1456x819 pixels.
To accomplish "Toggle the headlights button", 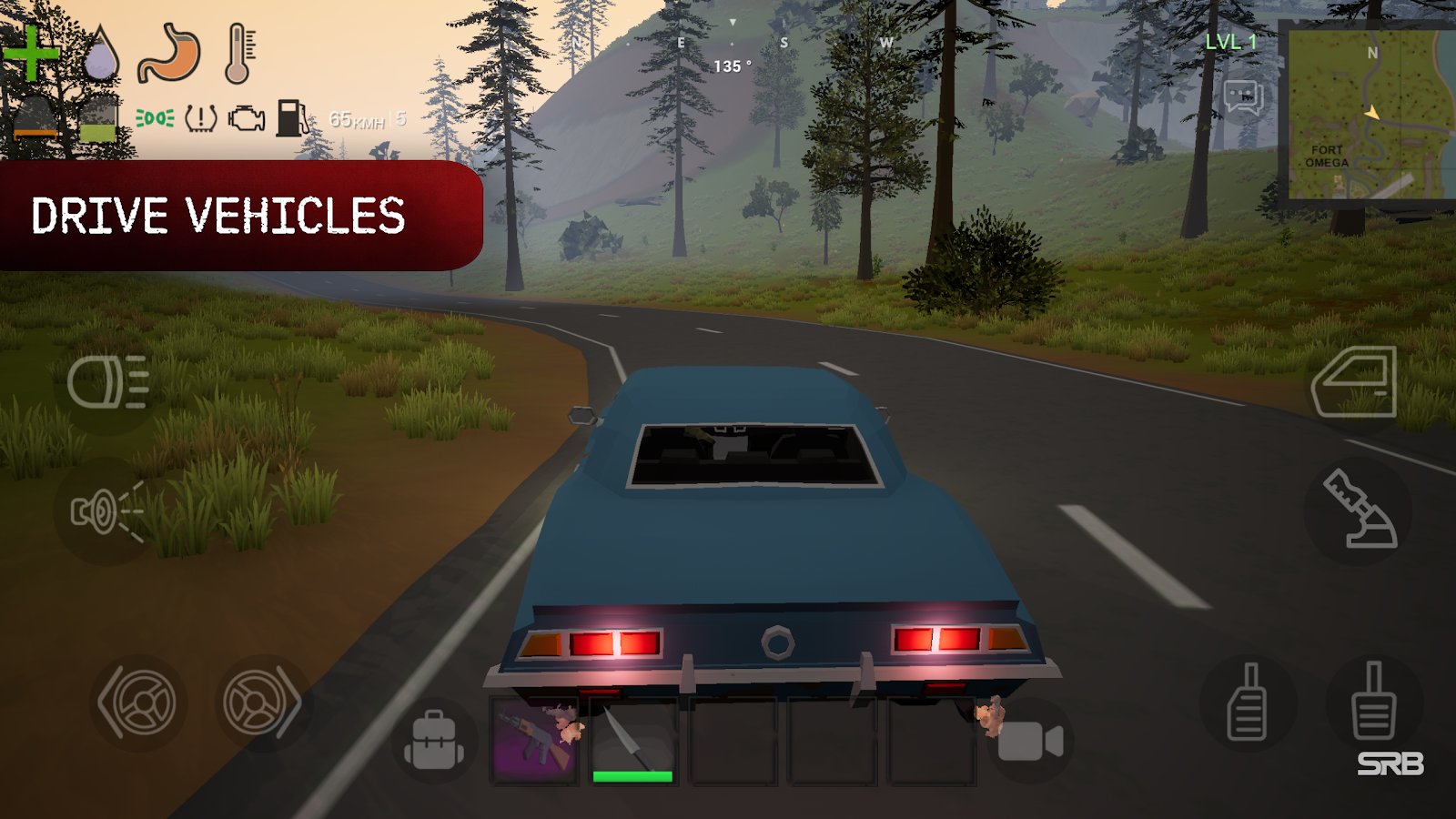I will [108, 382].
